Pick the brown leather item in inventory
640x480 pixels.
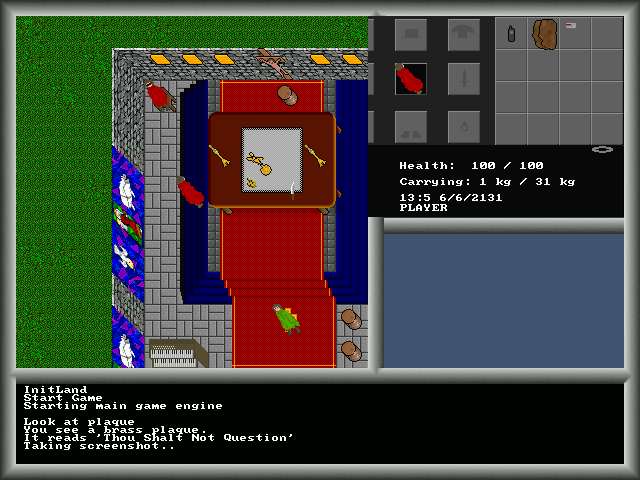click(544, 34)
